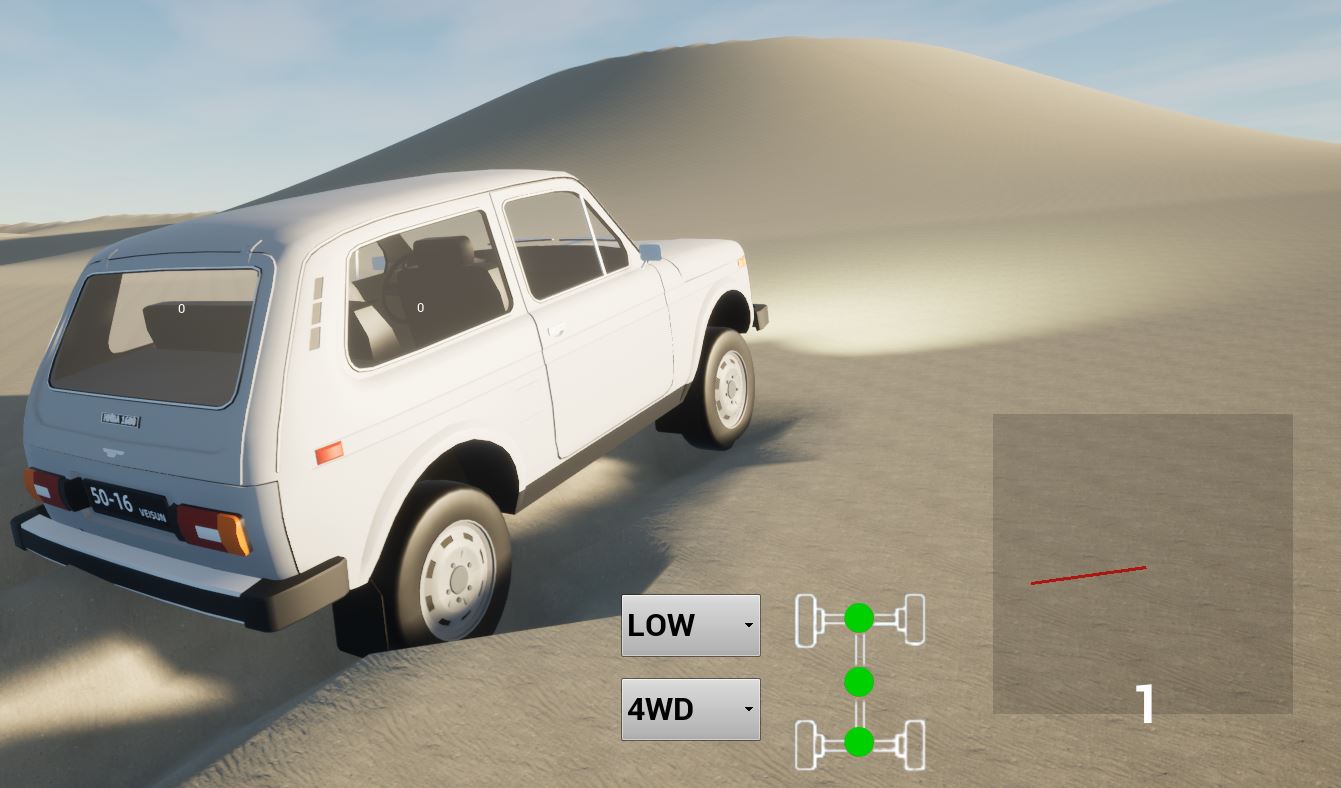Click the minimap panel in the corner
The height and width of the screenshot is (788, 1341).
click(x=1141, y=560)
